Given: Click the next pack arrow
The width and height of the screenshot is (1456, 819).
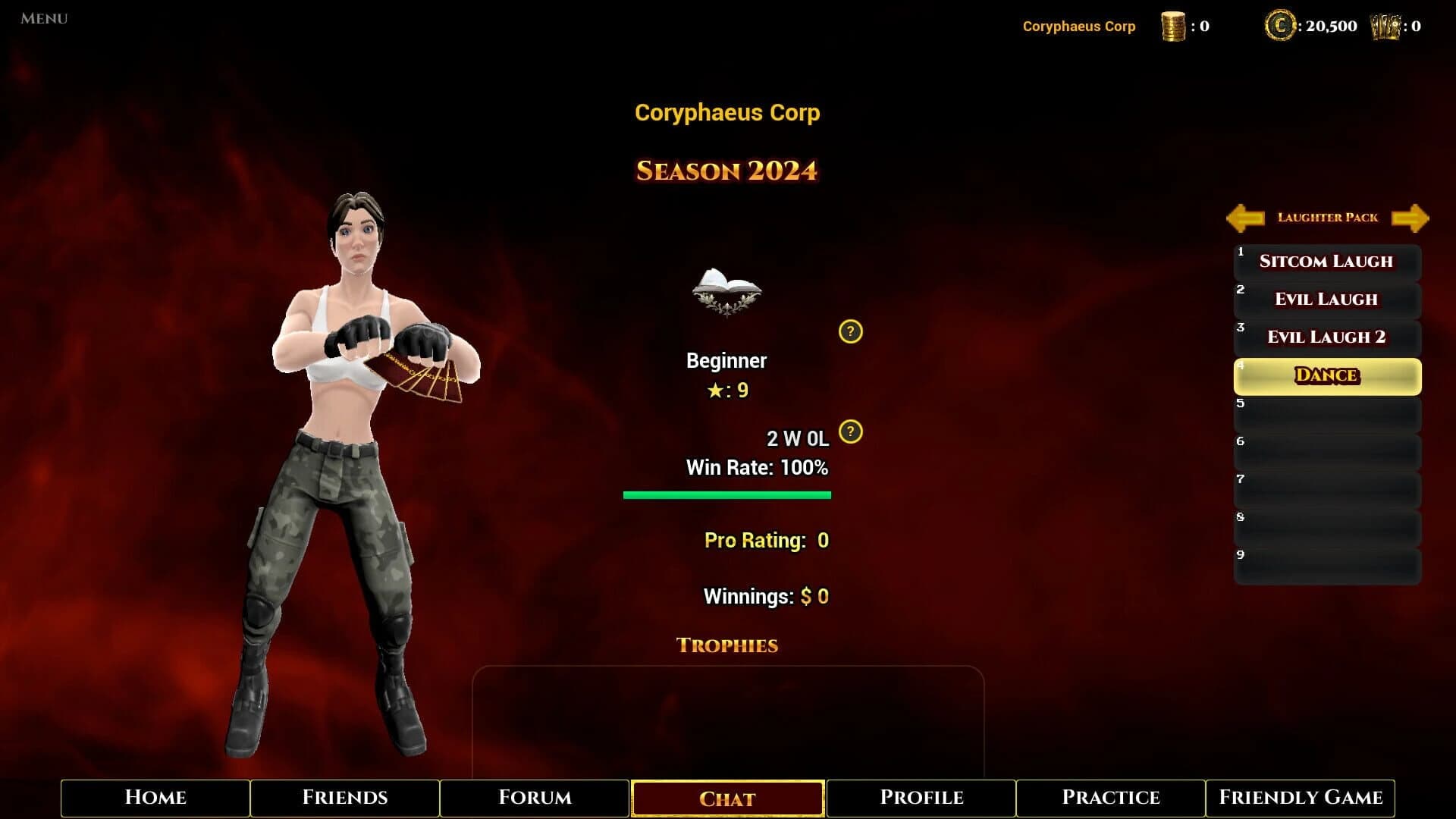Looking at the screenshot, I should tap(1411, 218).
